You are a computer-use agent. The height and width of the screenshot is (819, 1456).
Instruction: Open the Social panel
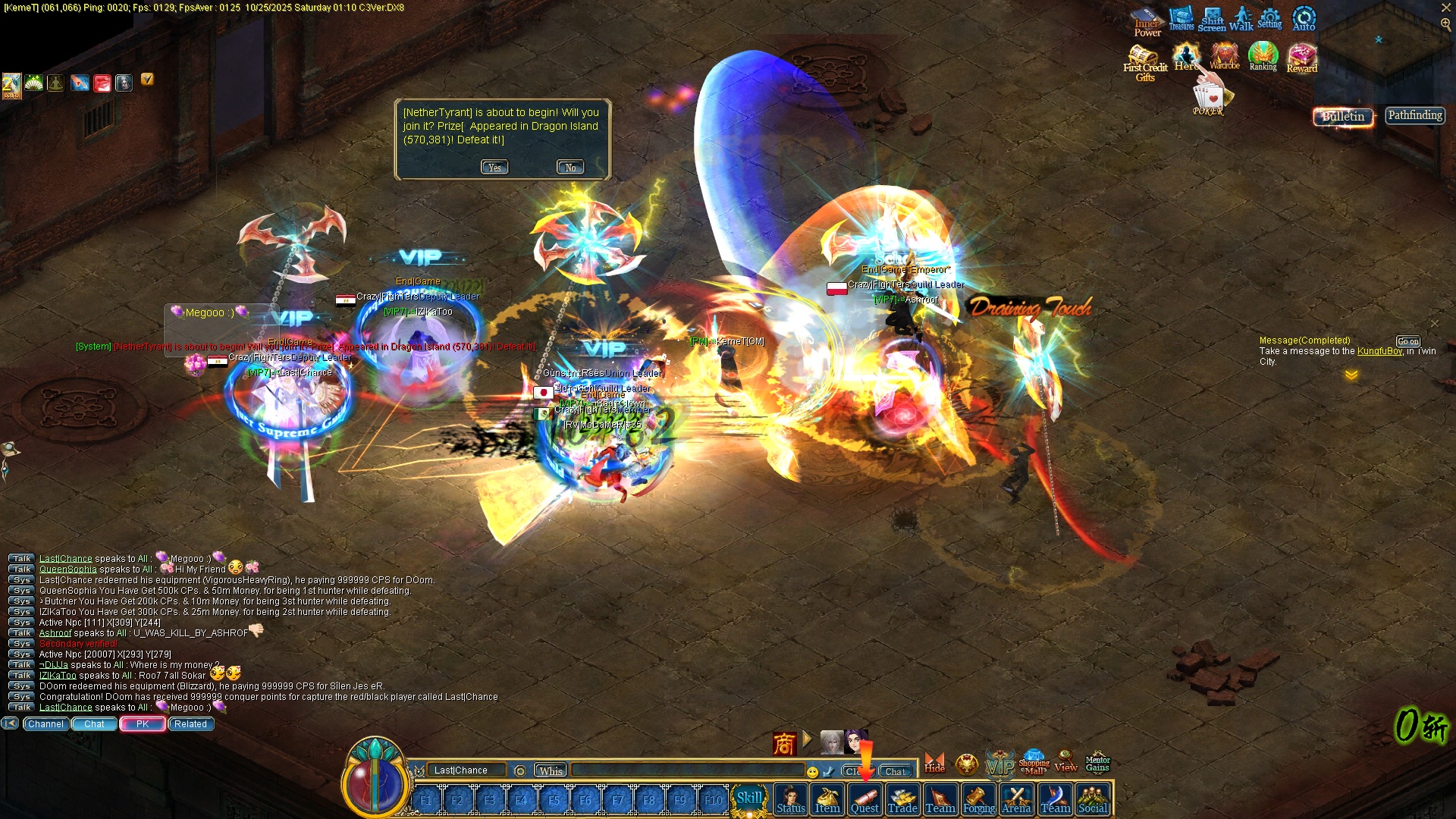click(1093, 800)
